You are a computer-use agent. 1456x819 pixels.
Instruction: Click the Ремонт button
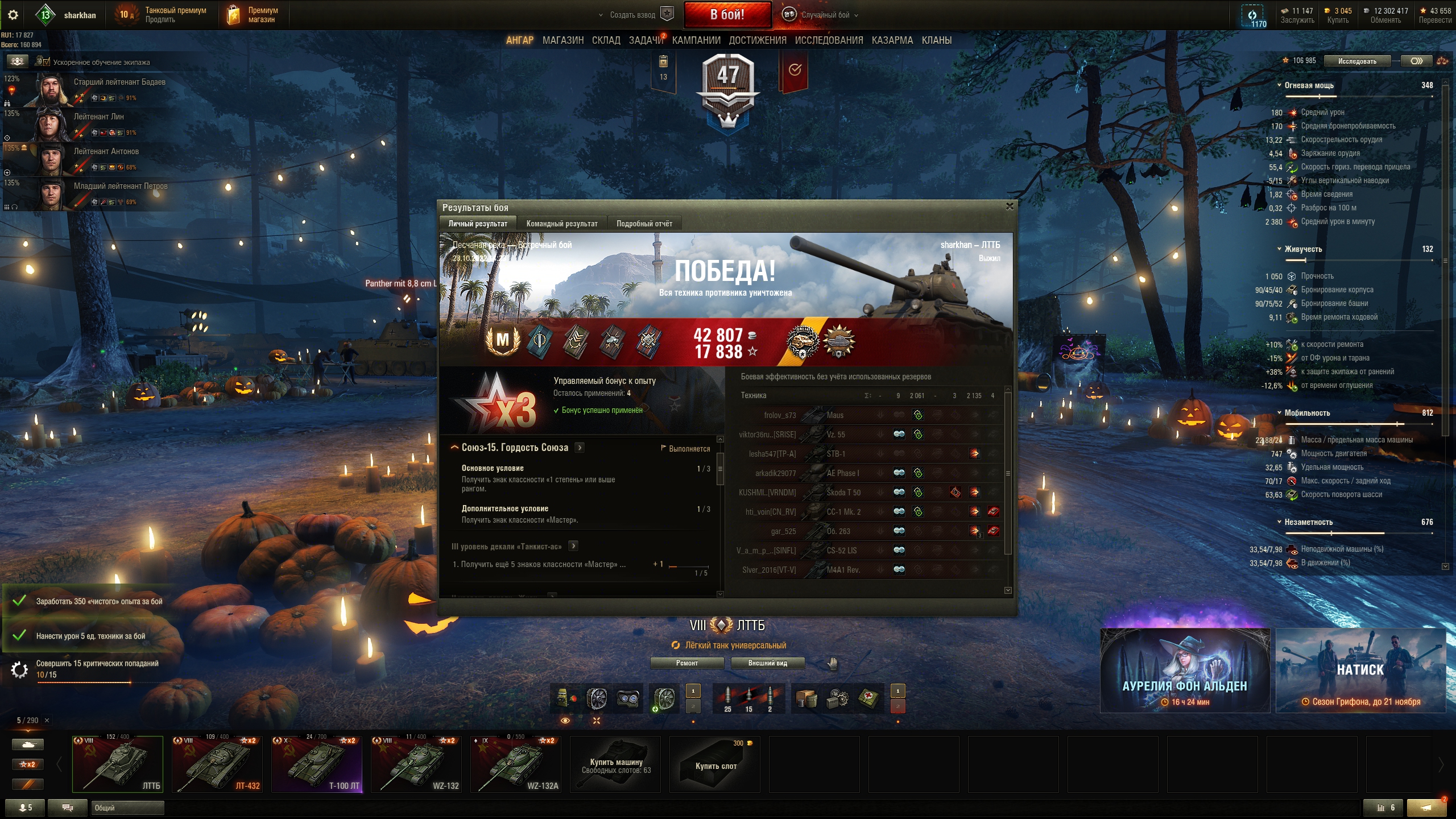pyautogui.click(x=686, y=663)
